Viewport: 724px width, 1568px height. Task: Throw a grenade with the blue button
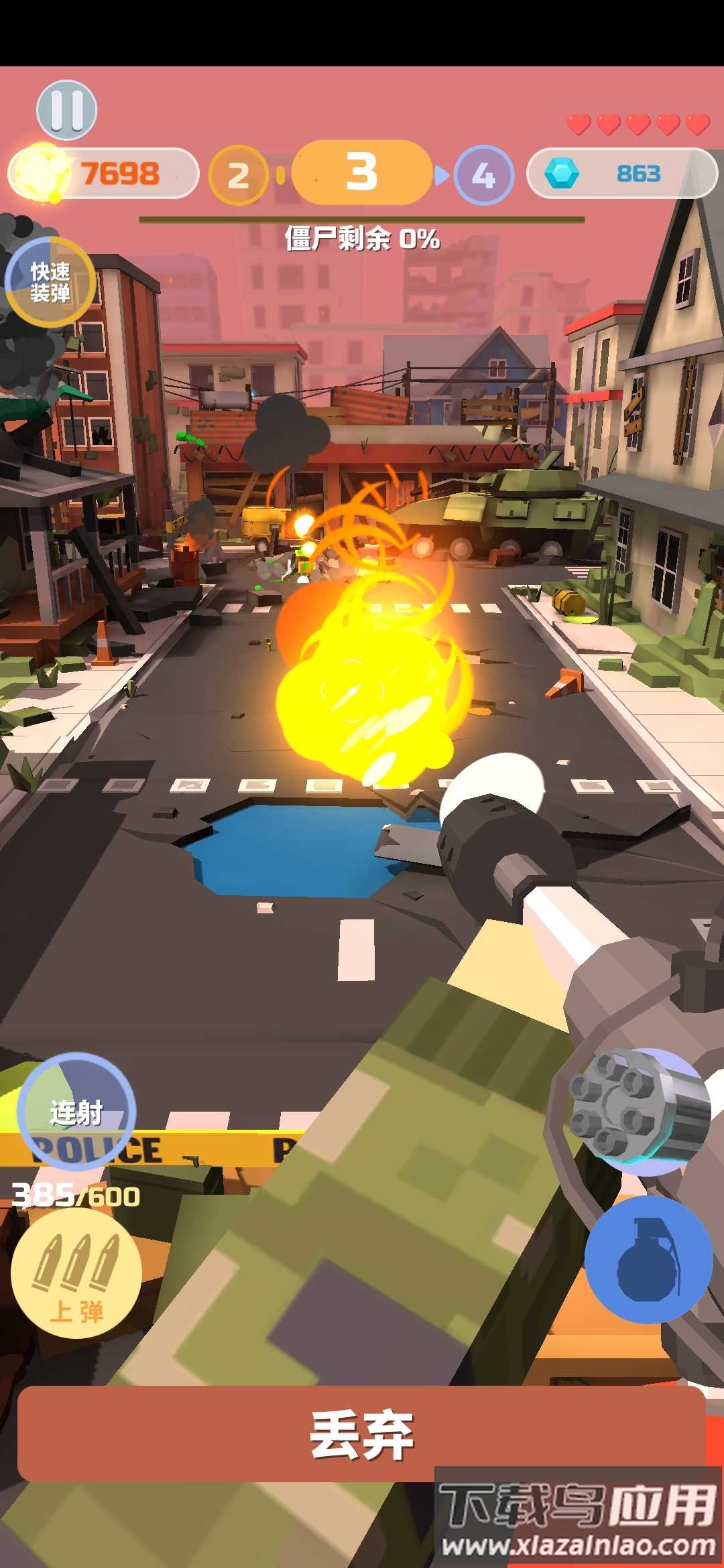(x=648, y=1258)
